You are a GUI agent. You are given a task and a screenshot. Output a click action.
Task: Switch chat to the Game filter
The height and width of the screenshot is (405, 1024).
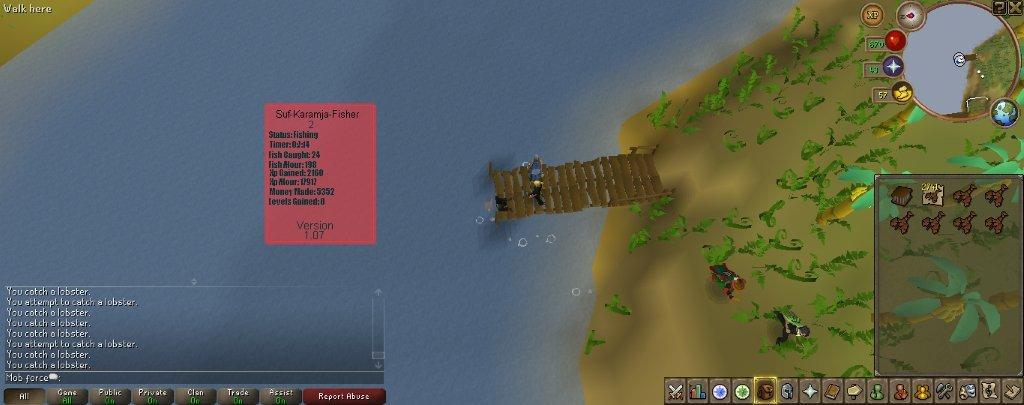pos(67,396)
